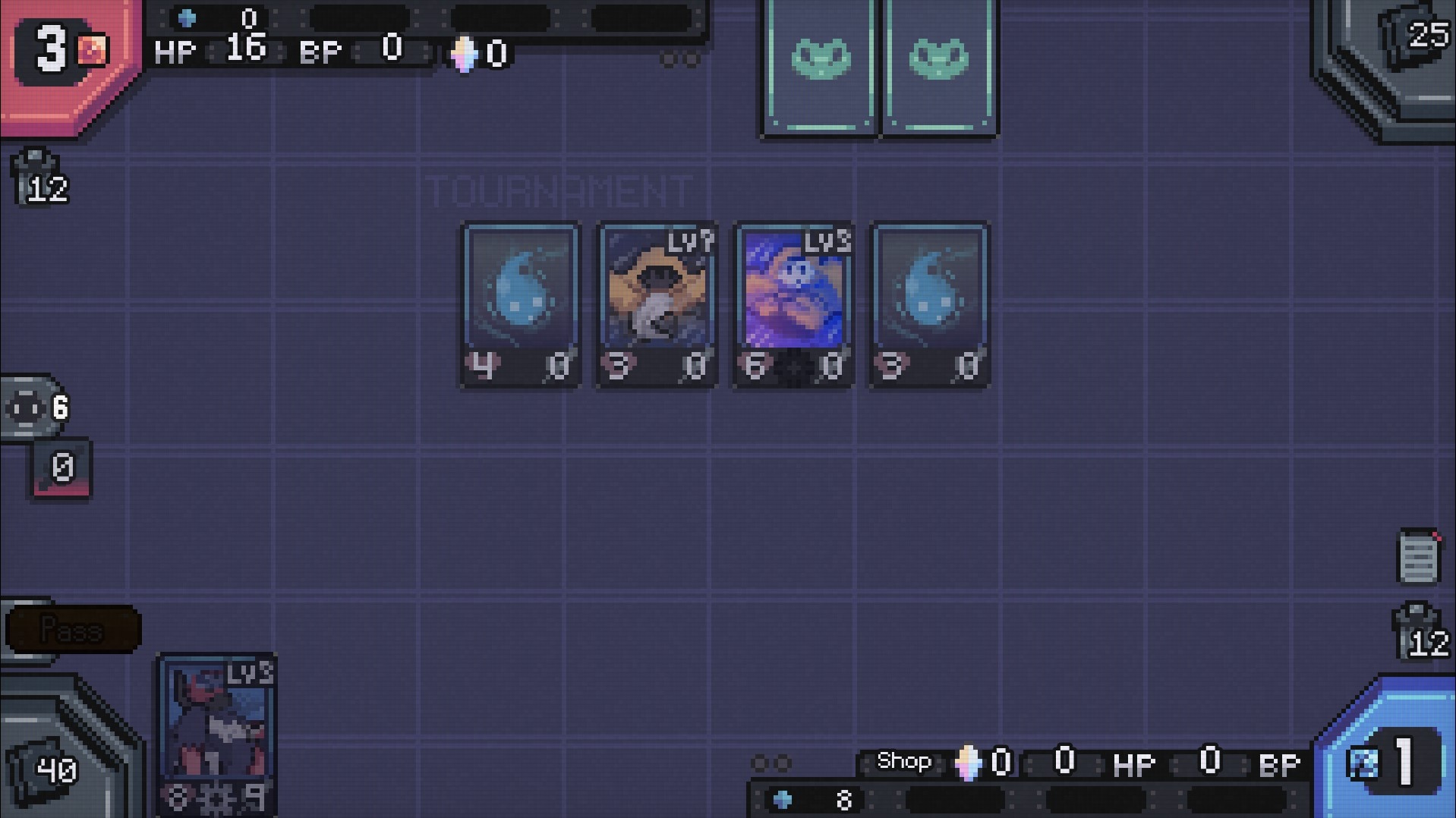This screenshot has height=818, width=1456.
Task: Open the battle log notepad icon
Action: [1418, 557]
